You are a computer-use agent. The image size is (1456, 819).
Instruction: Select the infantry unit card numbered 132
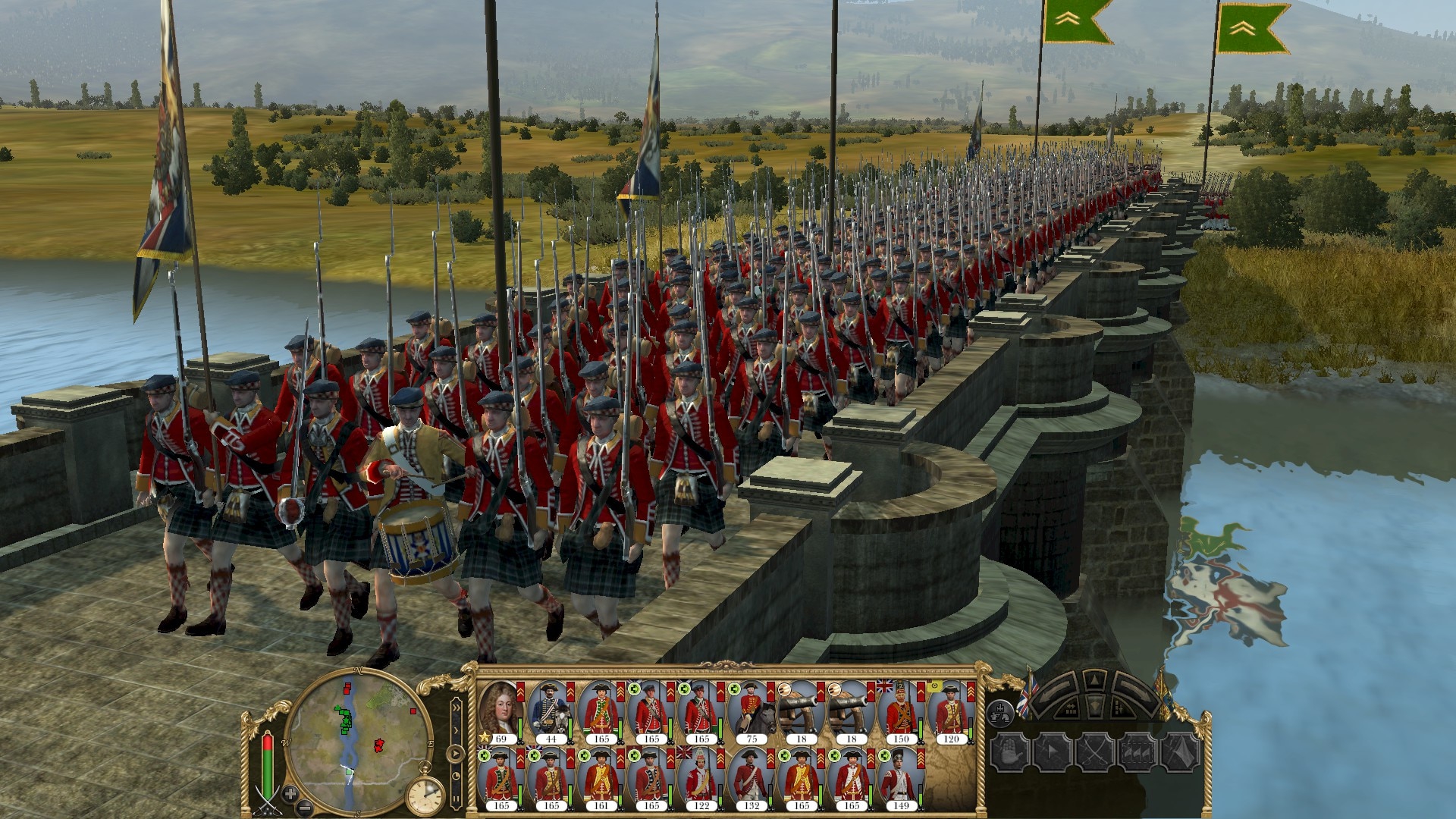pos(751,778)
